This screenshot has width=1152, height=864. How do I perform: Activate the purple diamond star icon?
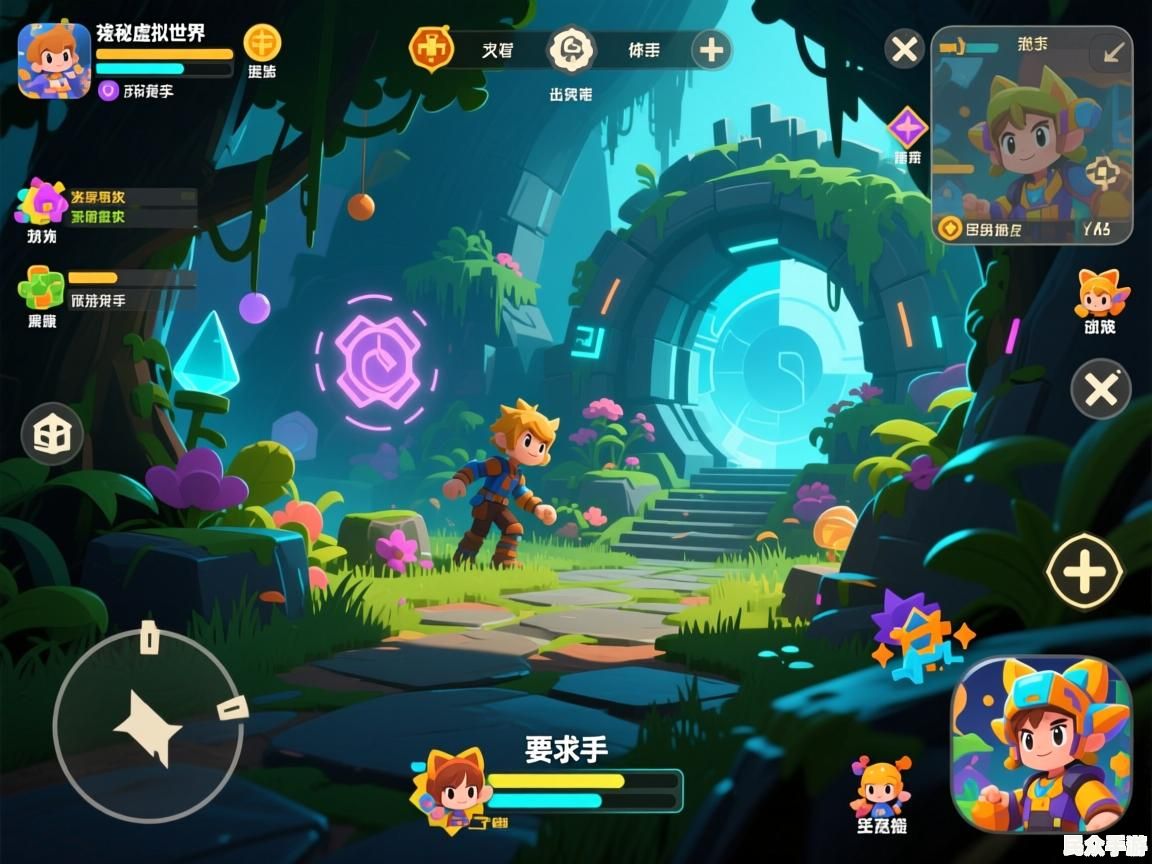pyautogui.click(x=908, y=128)
